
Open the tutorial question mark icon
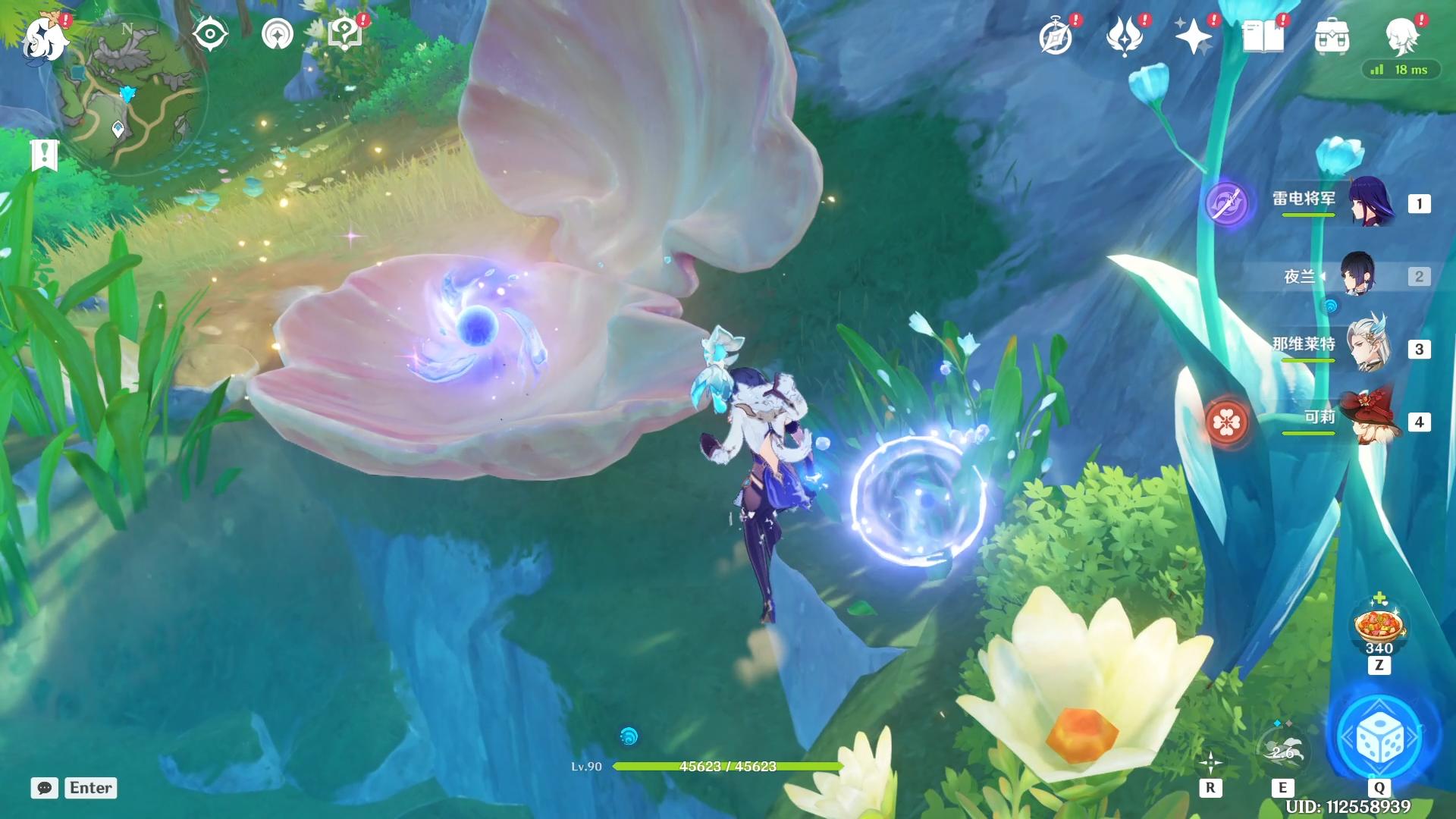click(x=345, y=34)
